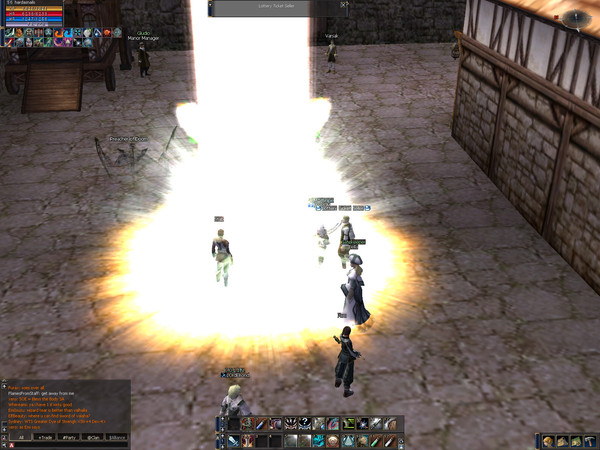Open the compass radar in the corner
The image size is (600, 450).
[x=575, y=18]
